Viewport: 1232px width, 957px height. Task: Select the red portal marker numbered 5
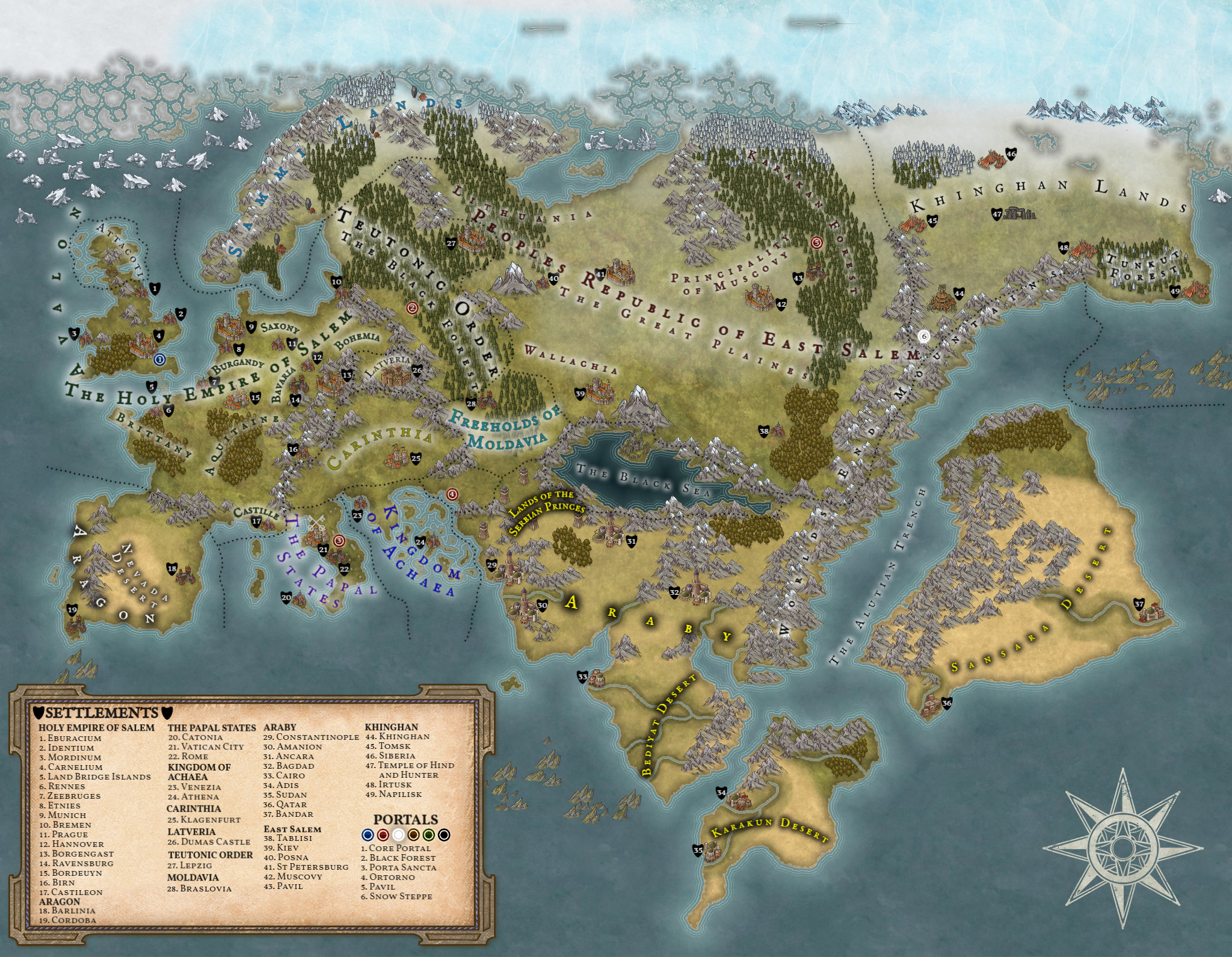tap(816, 242)
